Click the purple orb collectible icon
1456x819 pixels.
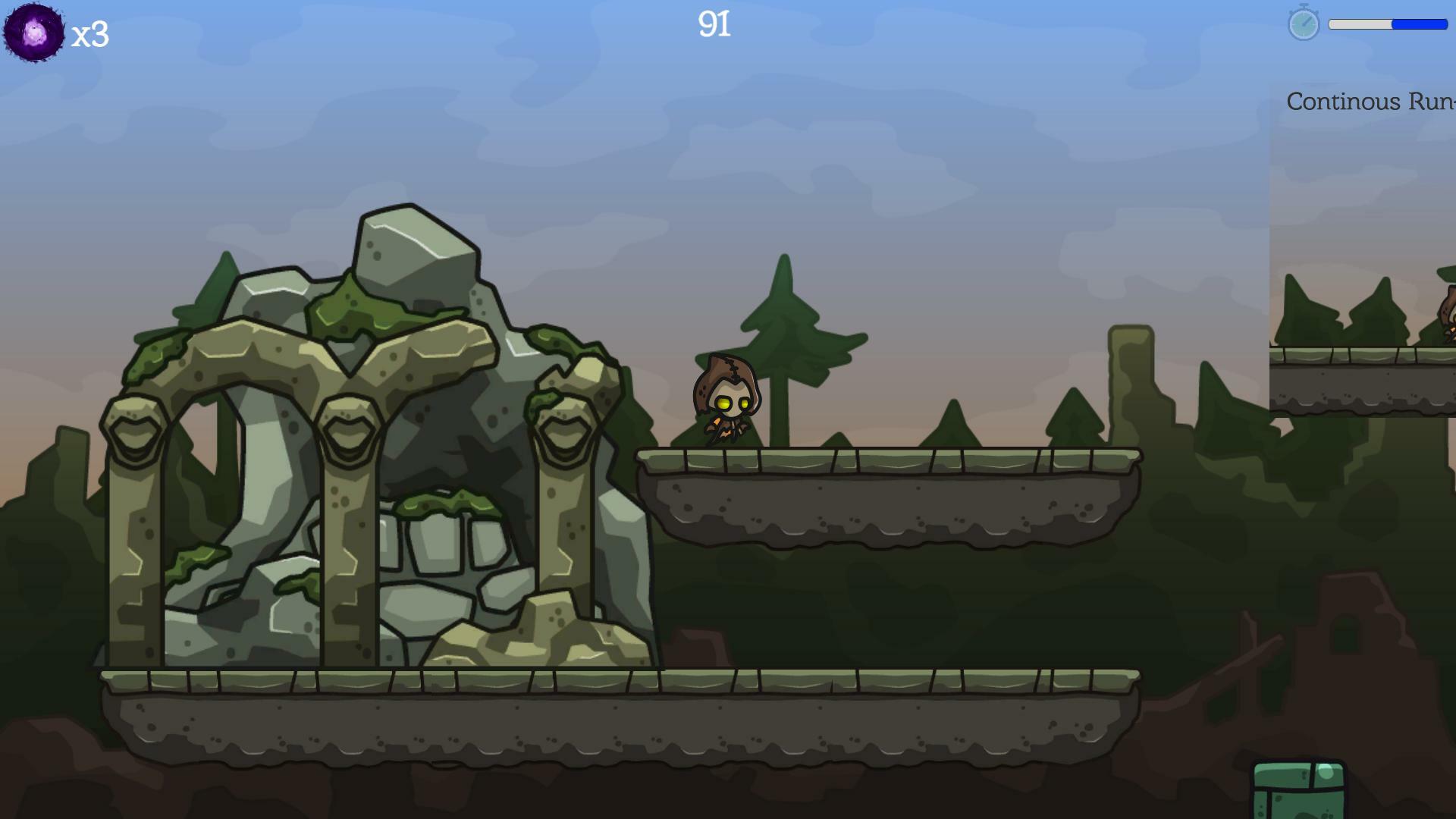tap(32, 32)
